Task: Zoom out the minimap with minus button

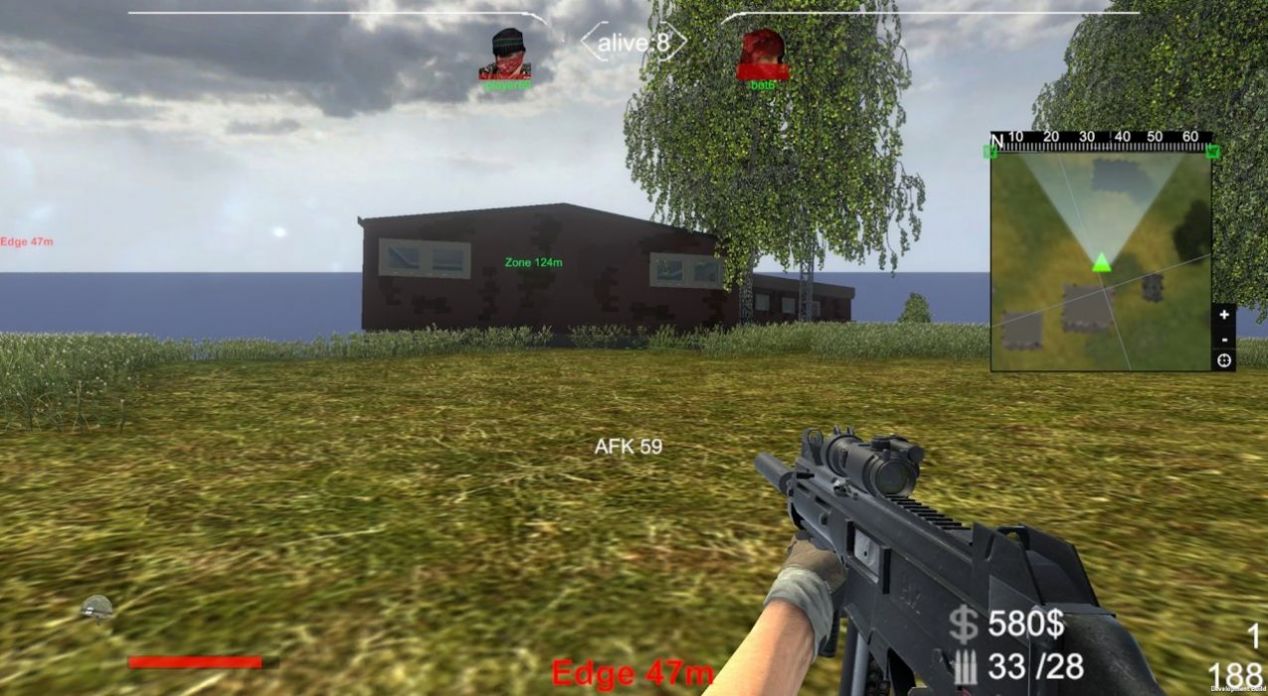Action: [1224, 337]
